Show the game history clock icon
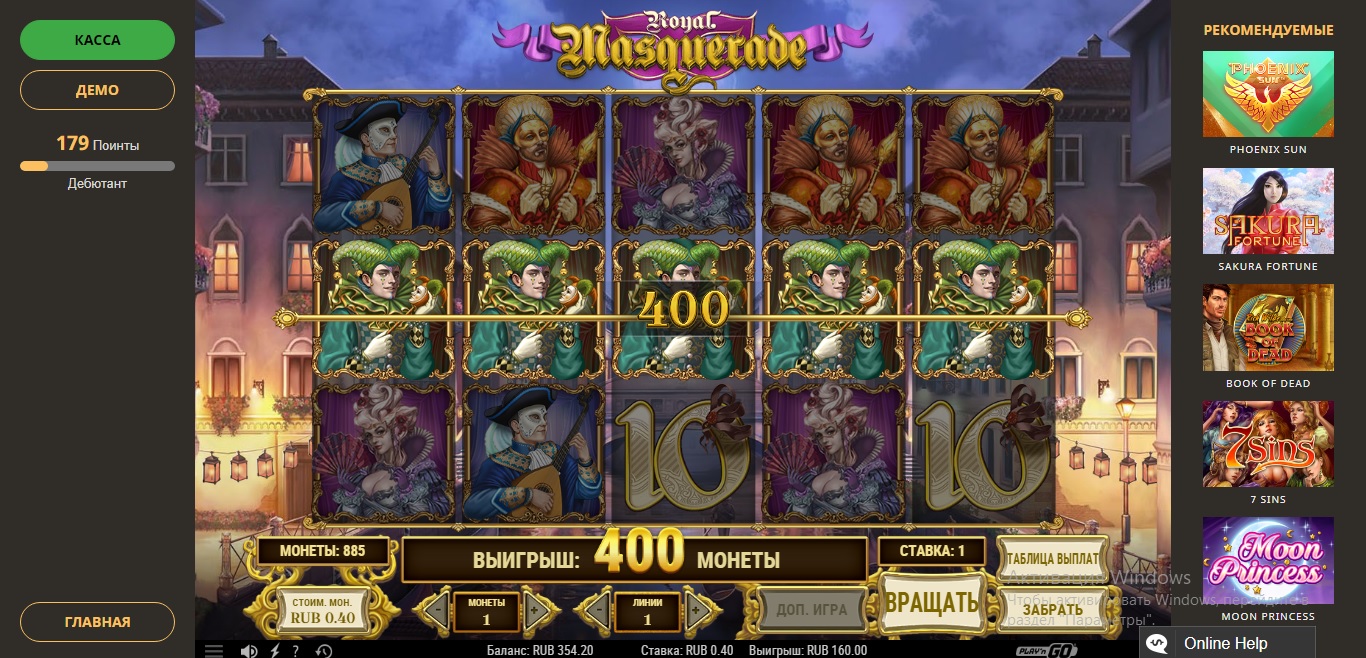1366x658 pixels. (x=323, y=650)
